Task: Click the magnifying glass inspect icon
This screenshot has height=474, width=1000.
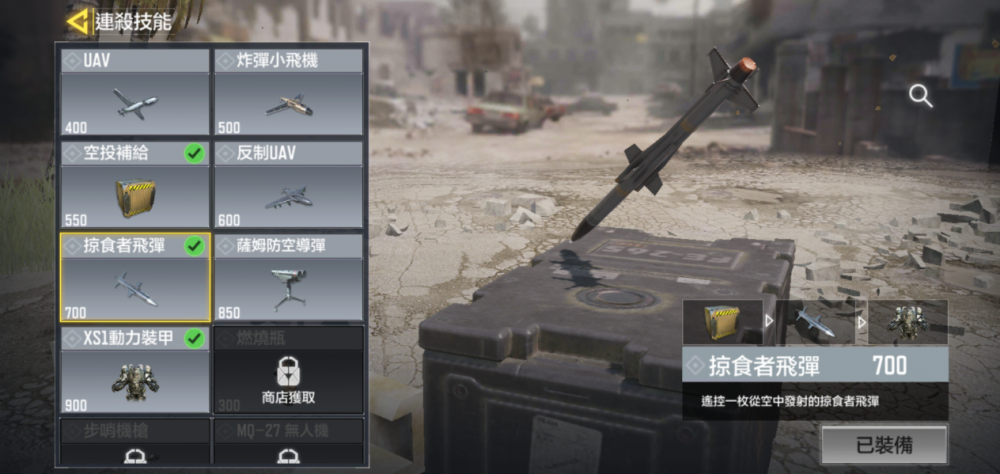Action: click(920, 96)
